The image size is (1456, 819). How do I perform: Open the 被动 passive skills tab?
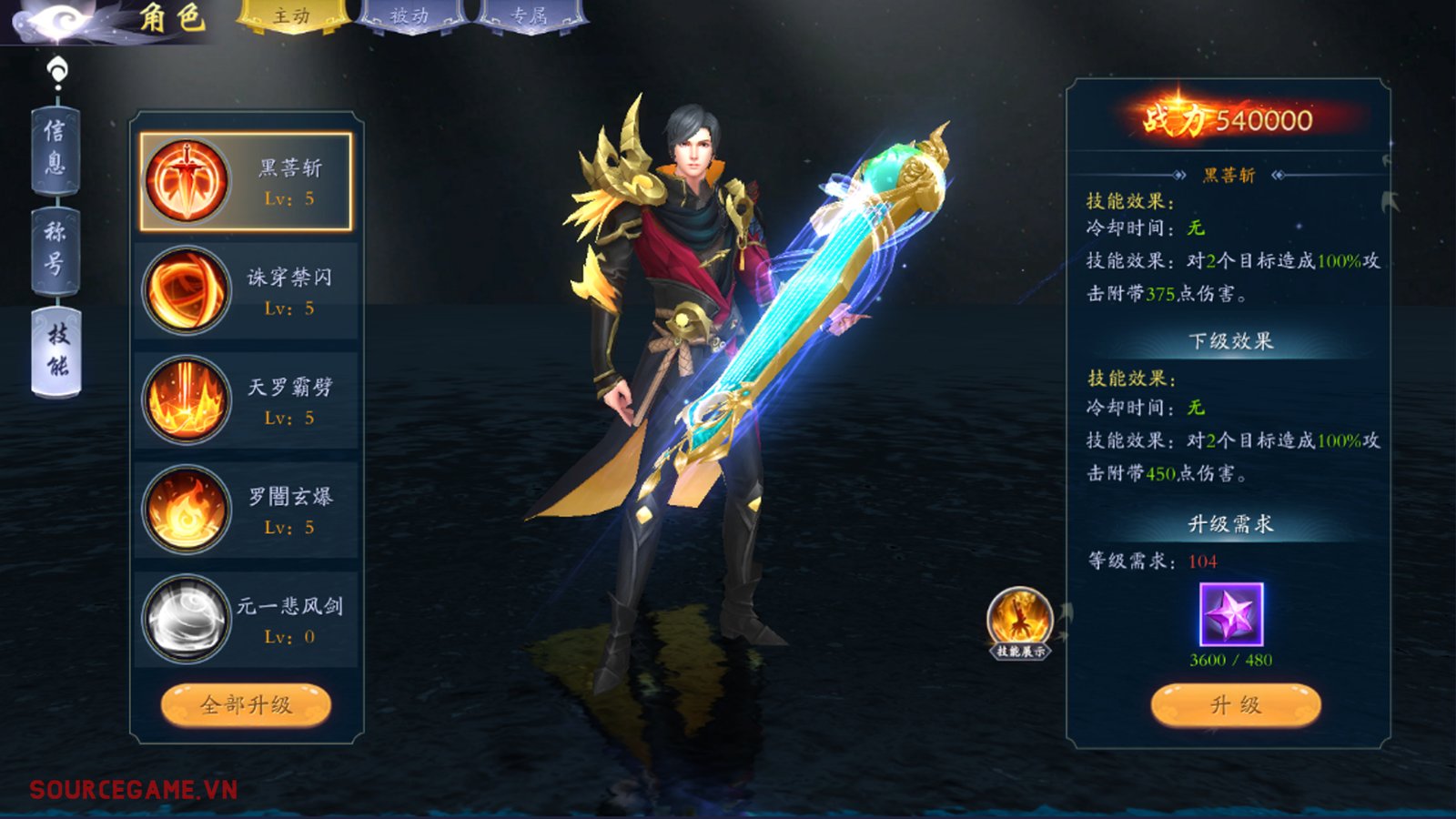pyautogui.click(x=409, y=16)
